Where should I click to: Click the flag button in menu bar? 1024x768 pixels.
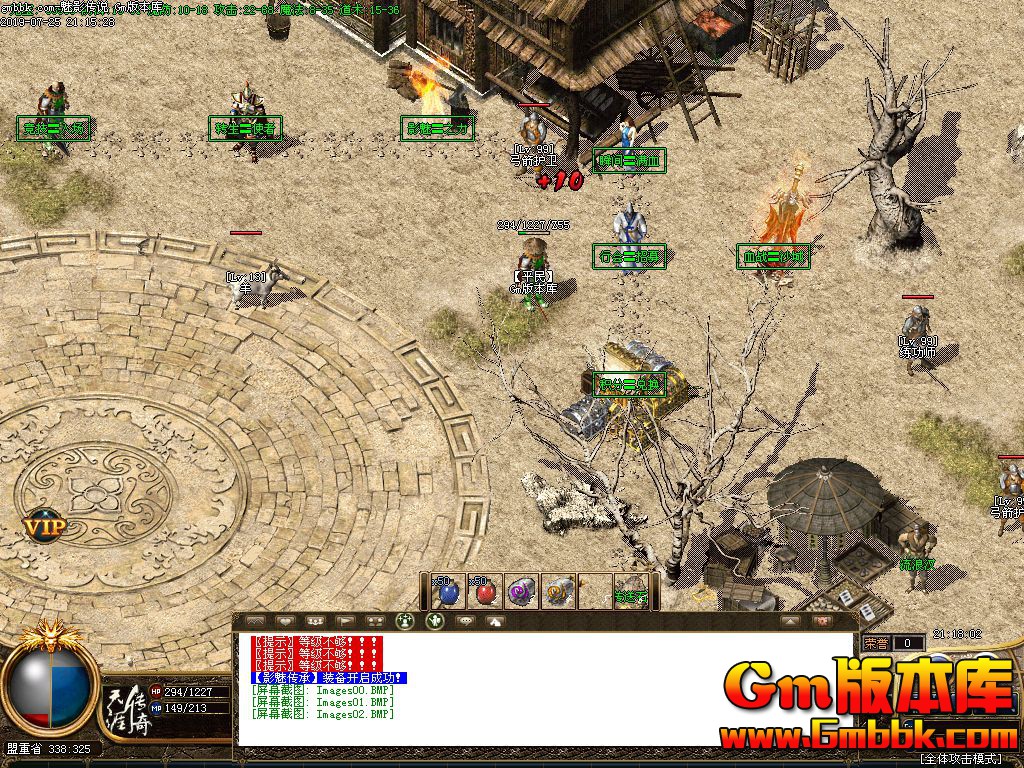click(x=345, y=621)
